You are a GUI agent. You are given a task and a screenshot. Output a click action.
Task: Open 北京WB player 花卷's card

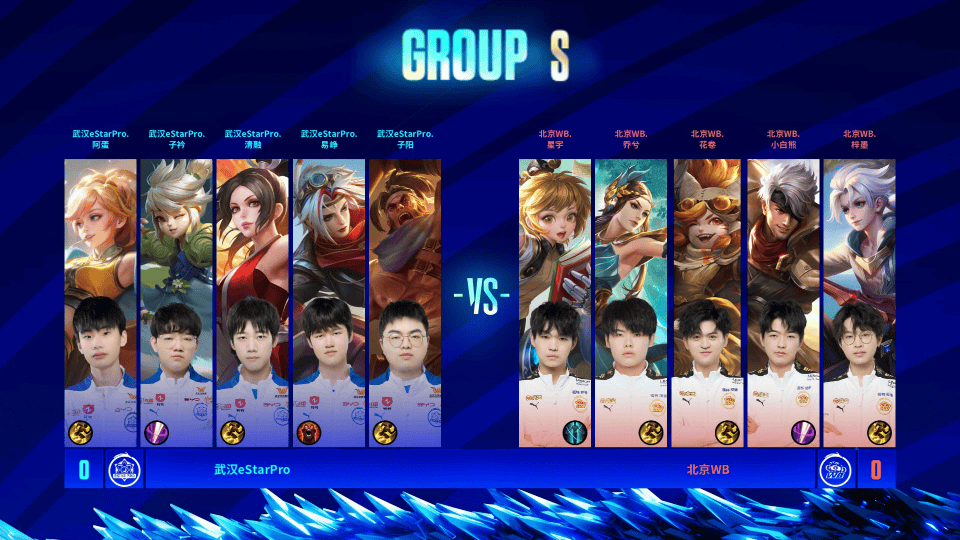pos(708,300)
